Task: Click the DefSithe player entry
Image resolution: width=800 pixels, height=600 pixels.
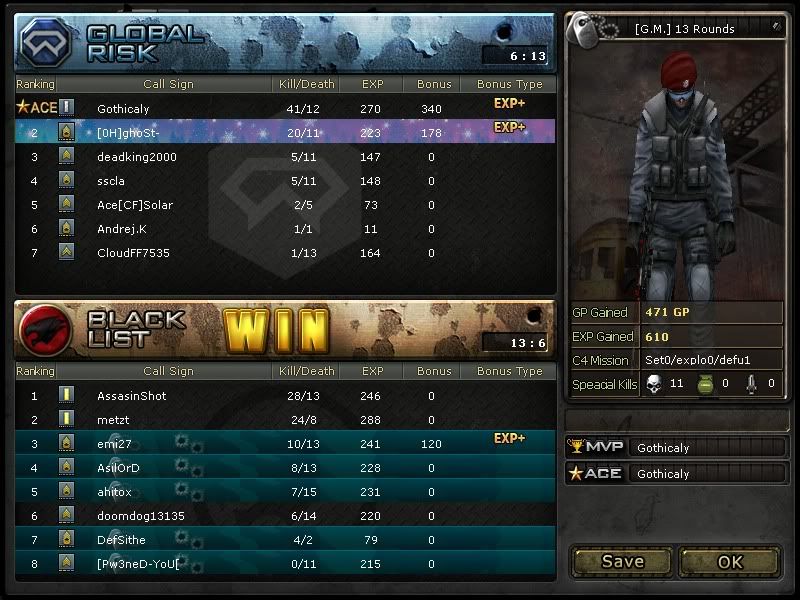Action: point(285,540)
